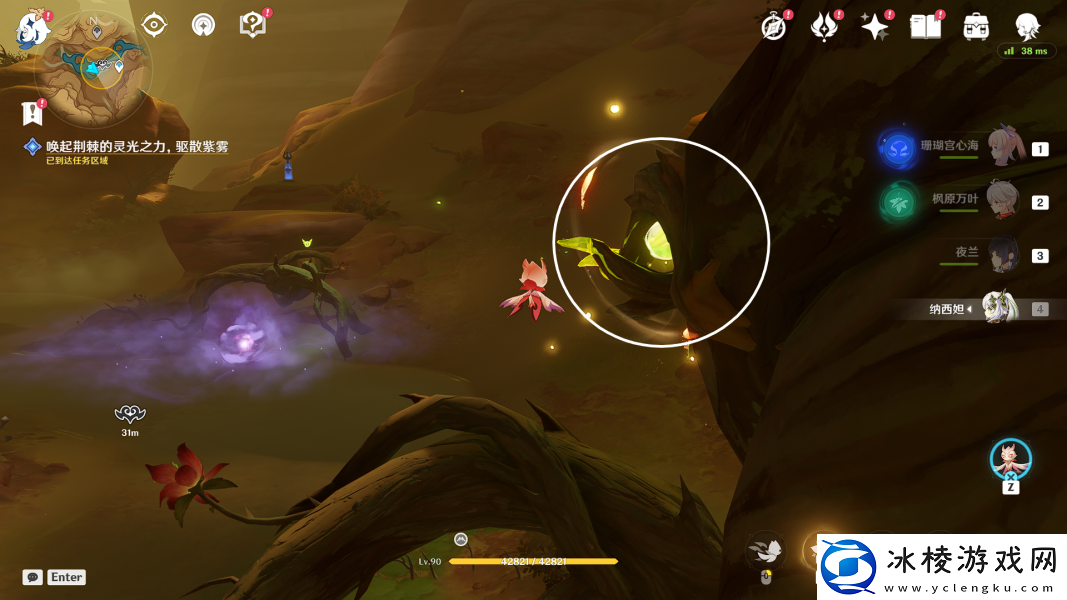
Task: Open the character screen head icon
Action: [1026, 27]
